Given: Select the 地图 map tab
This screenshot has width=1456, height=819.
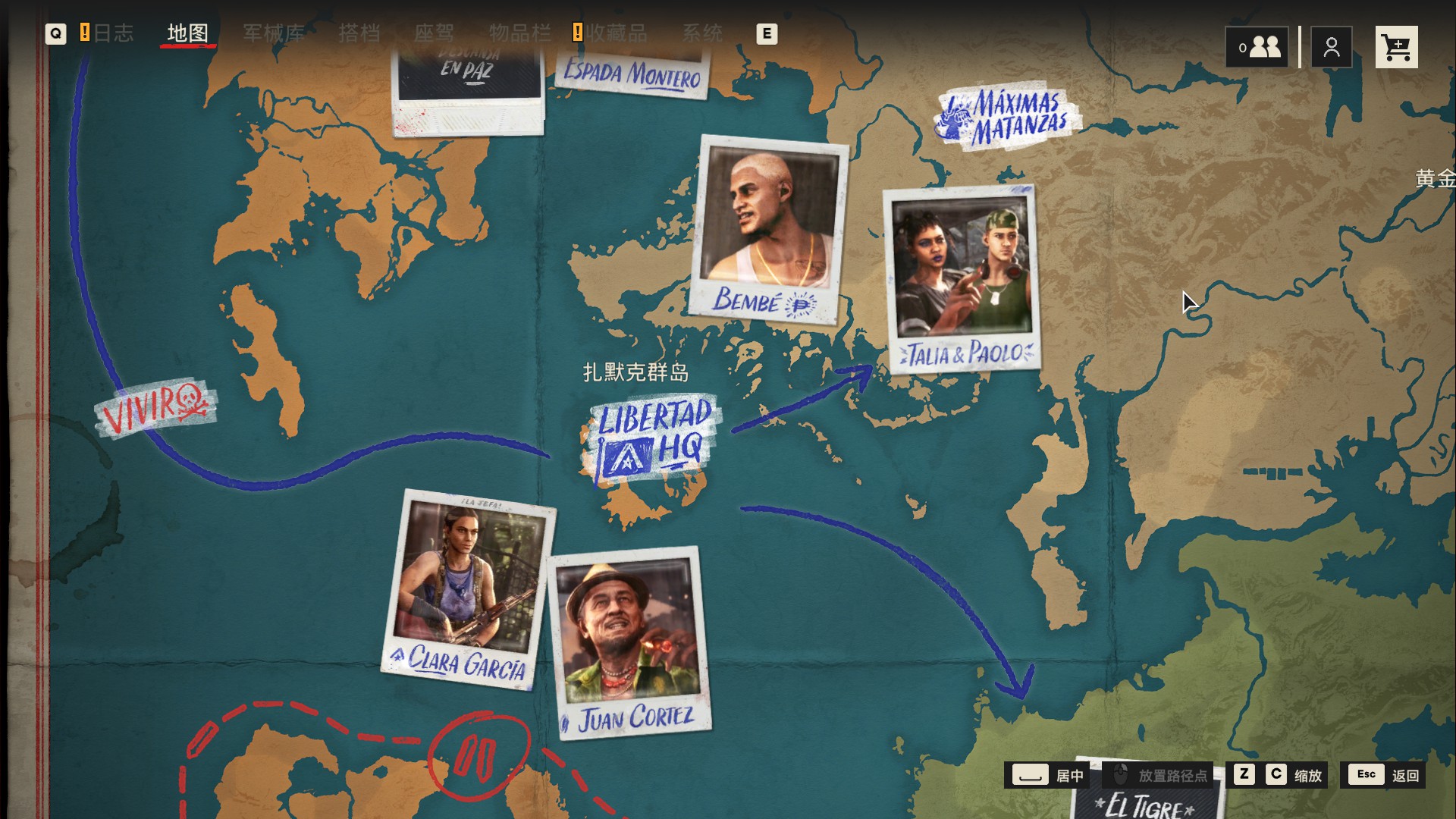Looking at the screenshot, I should tap(187, 33).
